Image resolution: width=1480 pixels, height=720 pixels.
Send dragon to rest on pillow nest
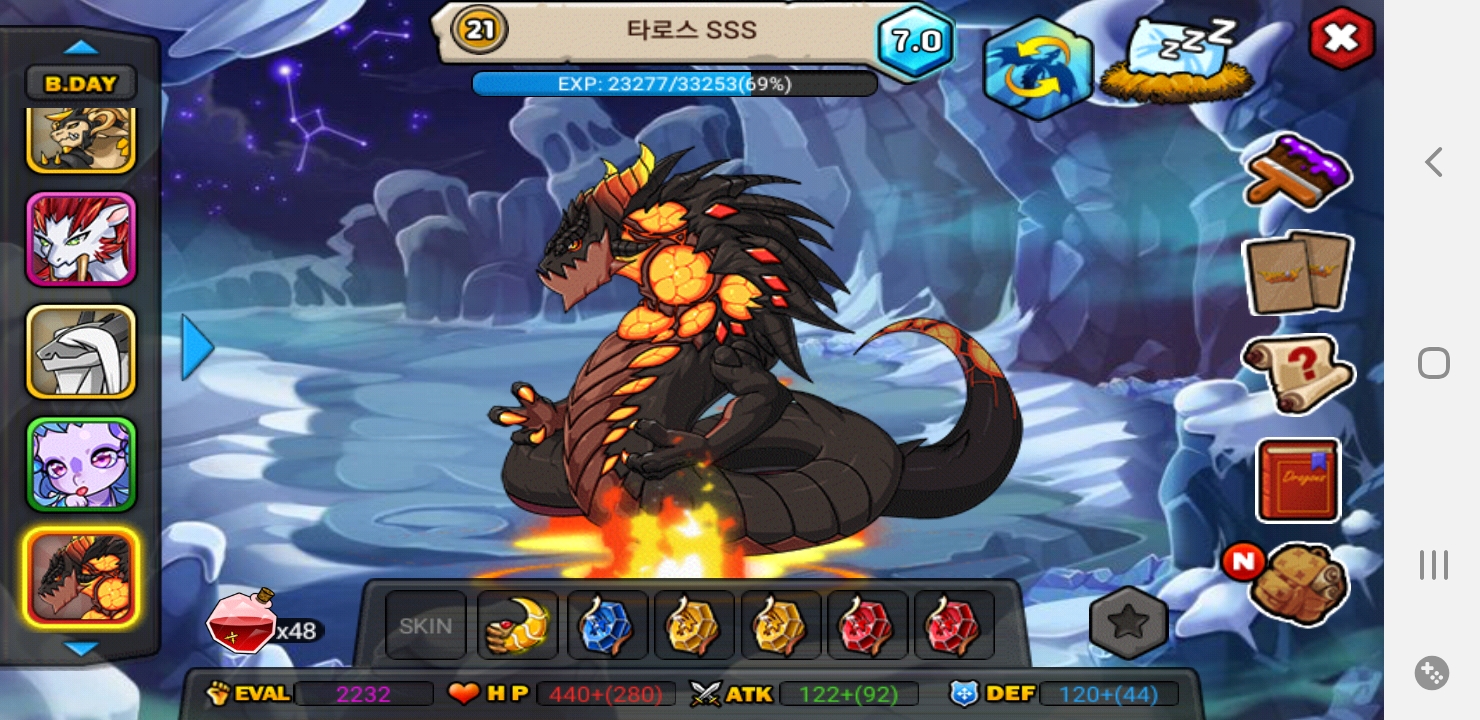pyautogui.click(x=1177, y=60)
